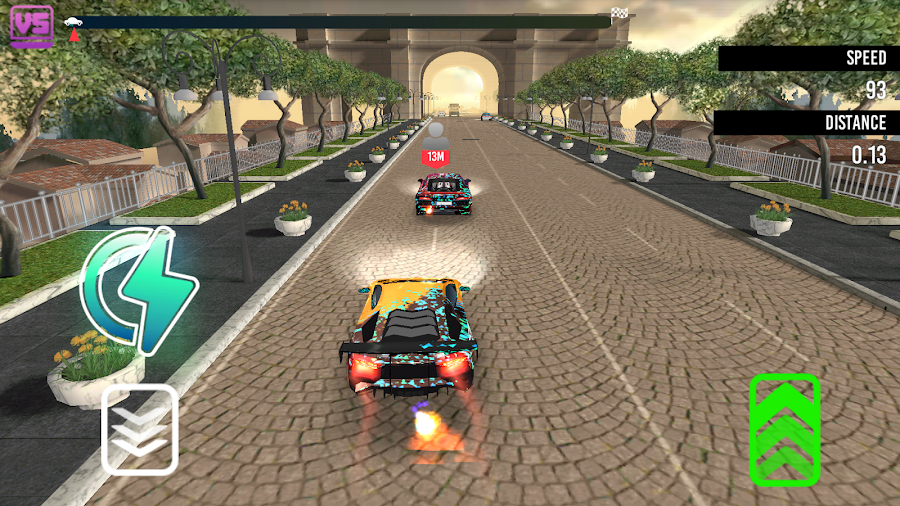Hit the white downward arrows brake button
This screenshot has width=900, height=506.
[x=140, y=429]
